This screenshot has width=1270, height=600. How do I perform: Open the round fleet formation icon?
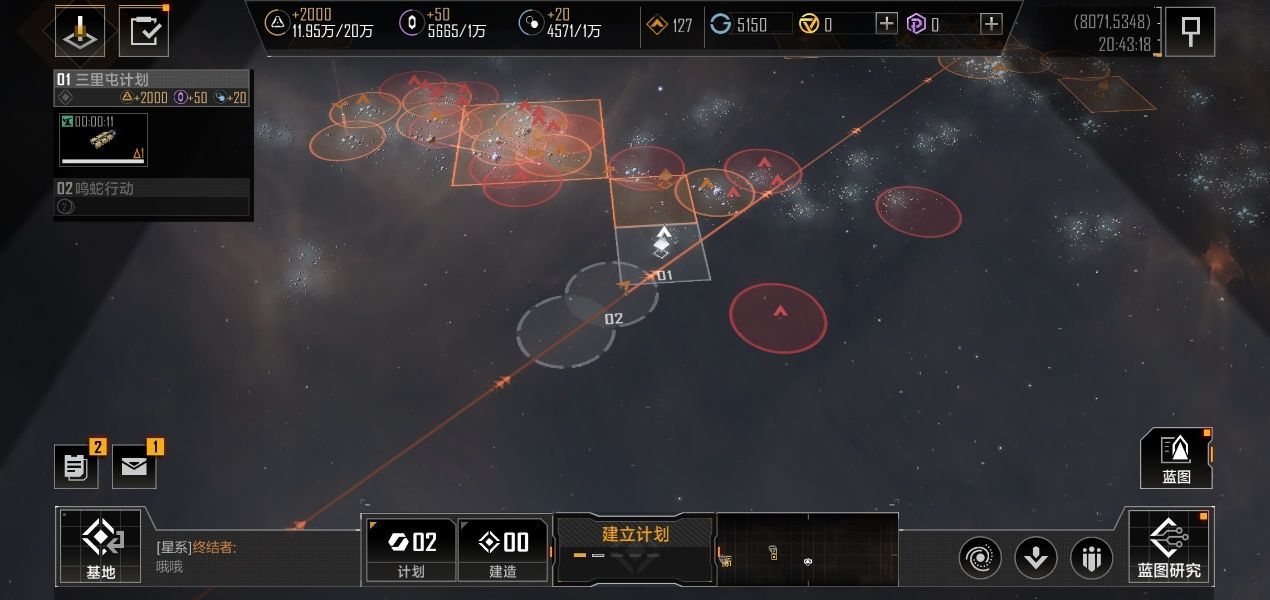(x=1092, y=557)
